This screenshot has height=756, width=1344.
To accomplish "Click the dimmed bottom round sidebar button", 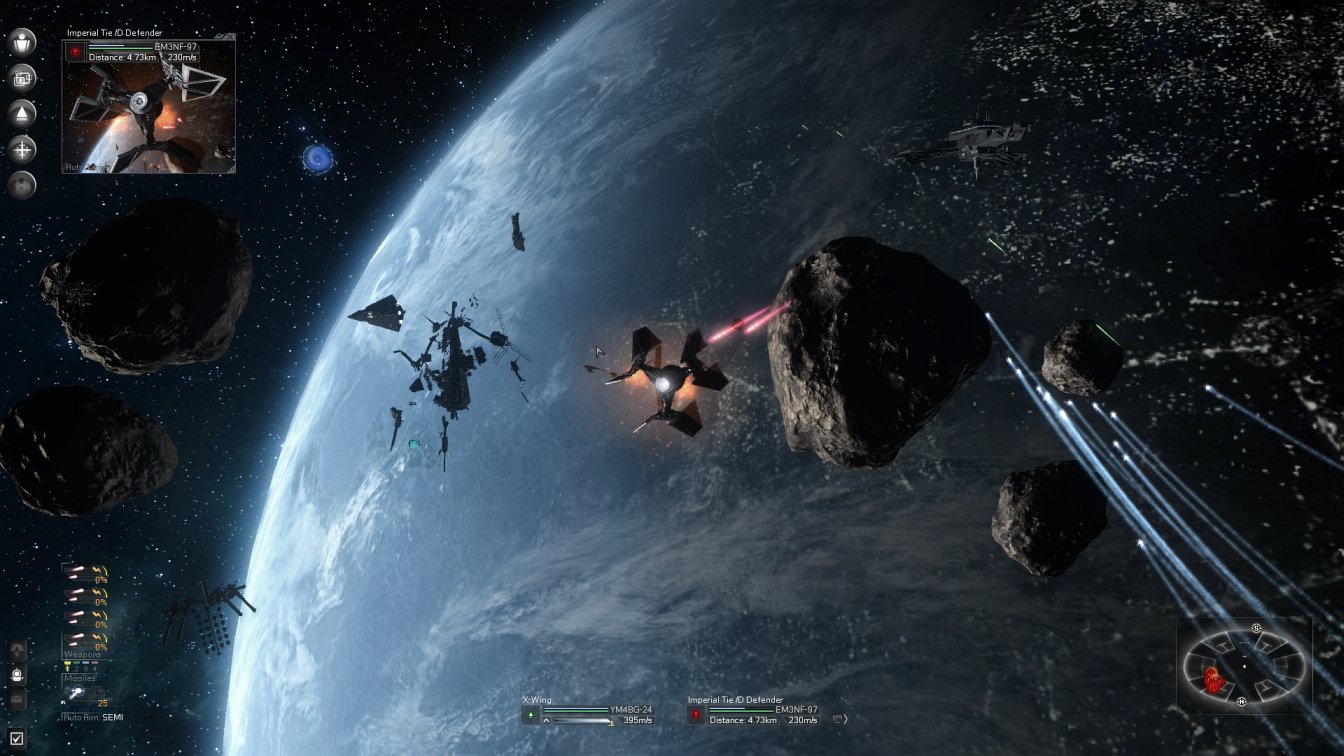I will (x=22, y=185).
